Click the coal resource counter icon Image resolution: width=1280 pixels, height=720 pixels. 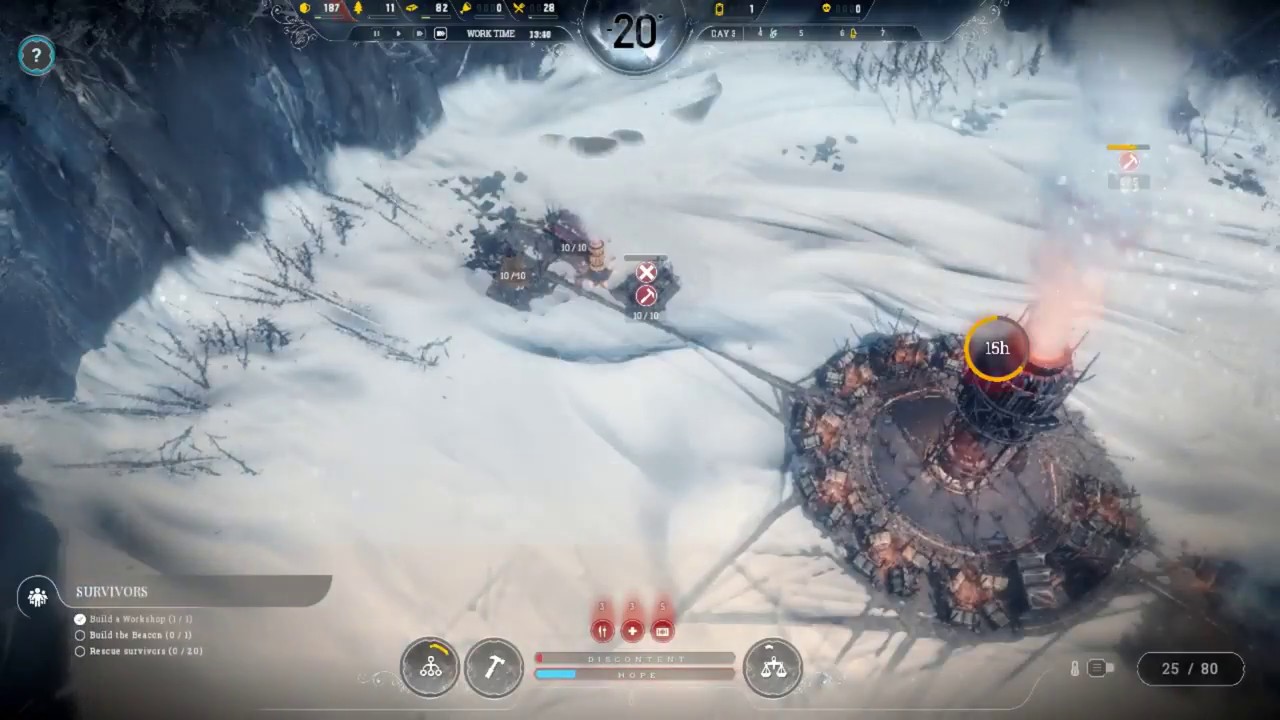[306, 9]
